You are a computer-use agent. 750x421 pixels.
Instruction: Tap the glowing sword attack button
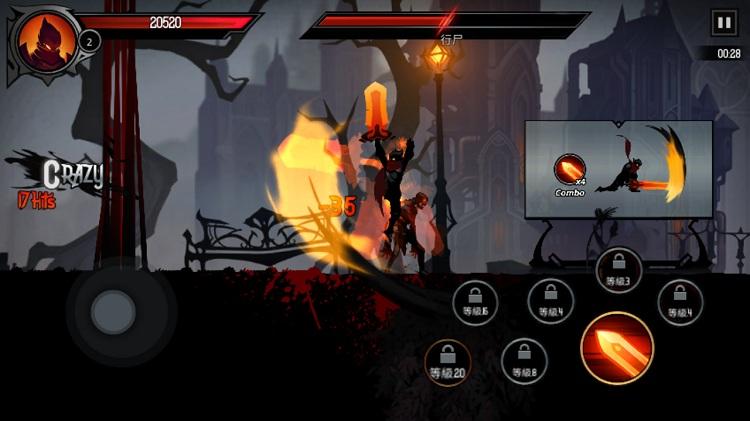coord(617,348)
